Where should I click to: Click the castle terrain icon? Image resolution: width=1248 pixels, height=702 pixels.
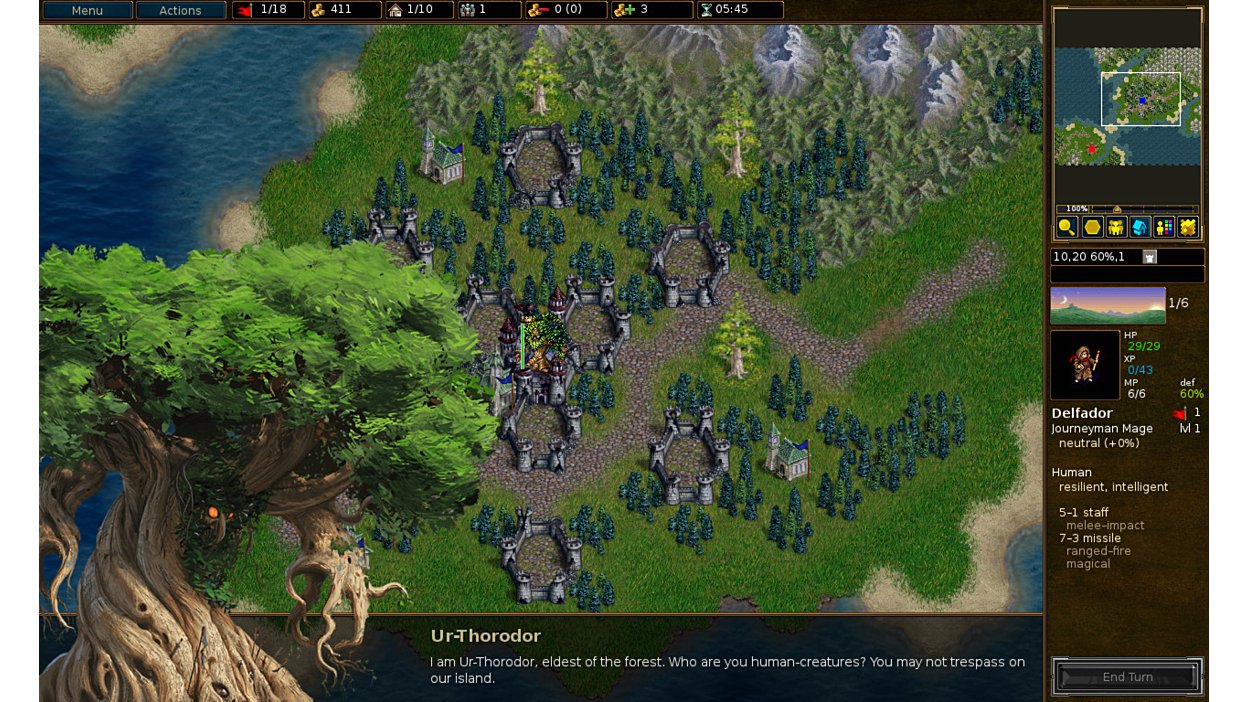(x=1150, y=257)
